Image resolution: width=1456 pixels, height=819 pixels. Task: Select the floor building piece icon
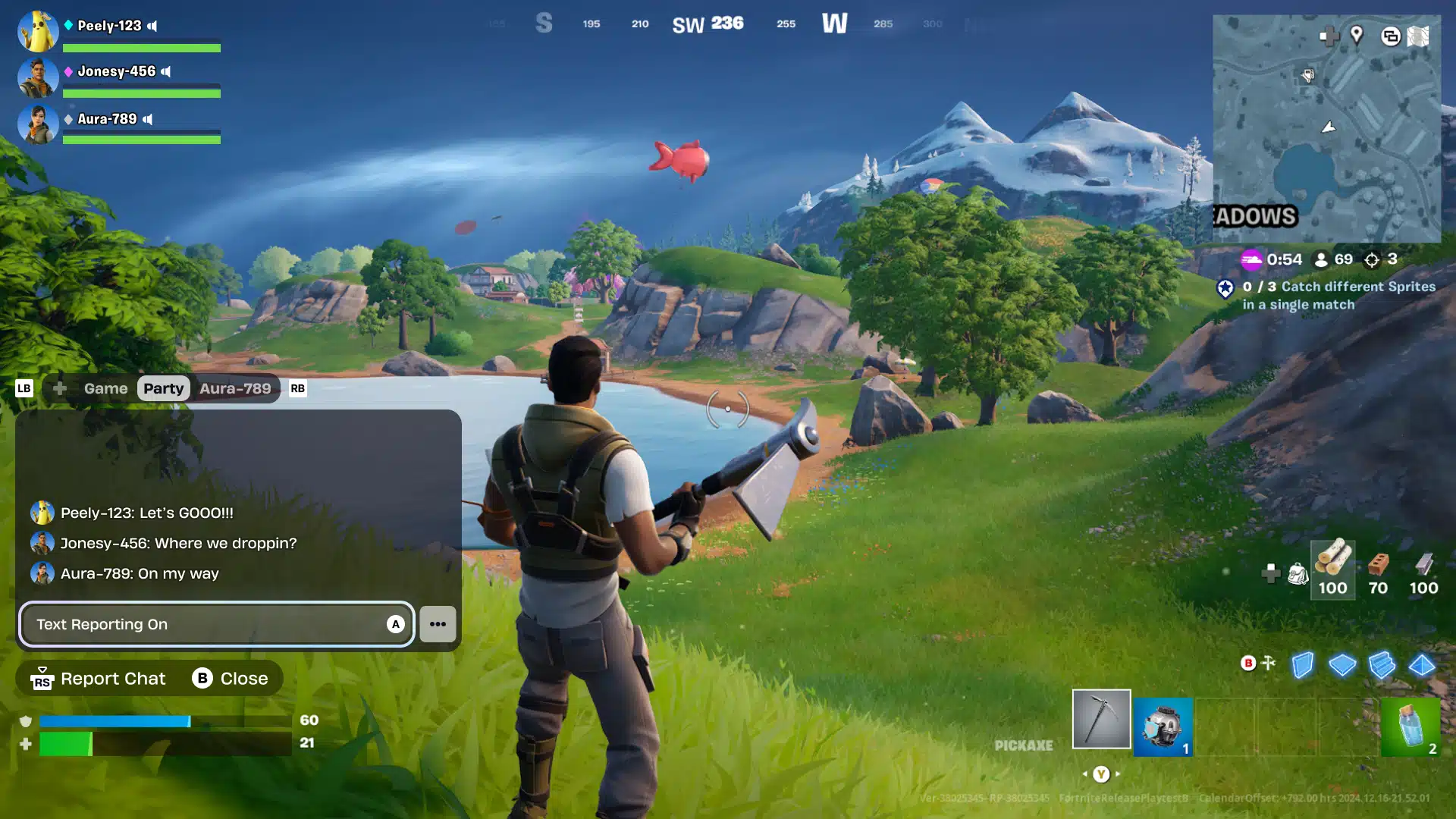(x=1342, y=665)
